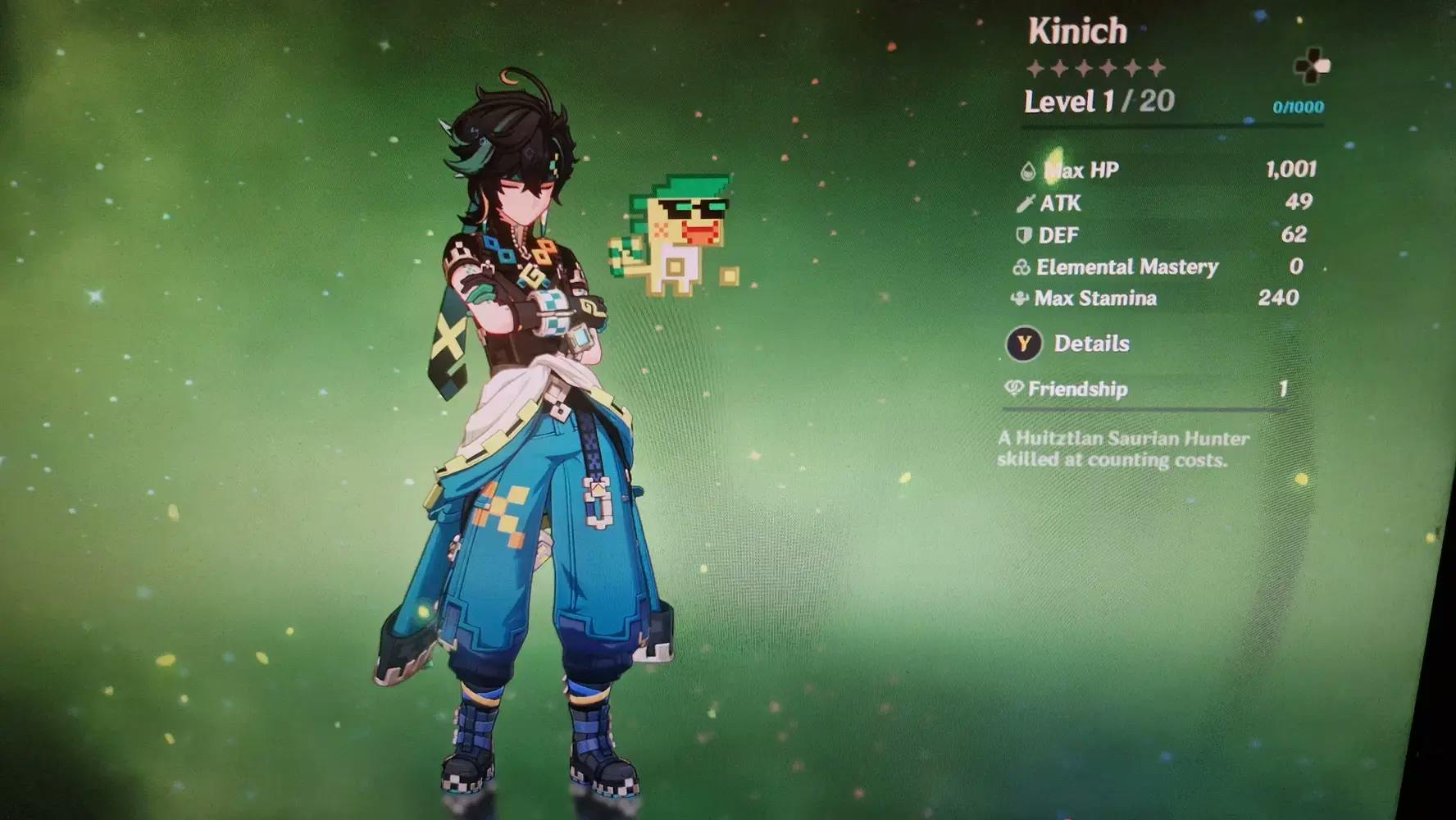This screenshot has width=1456, height=820.
Task: Select the Friendship level row
Action: (1144, 389)
